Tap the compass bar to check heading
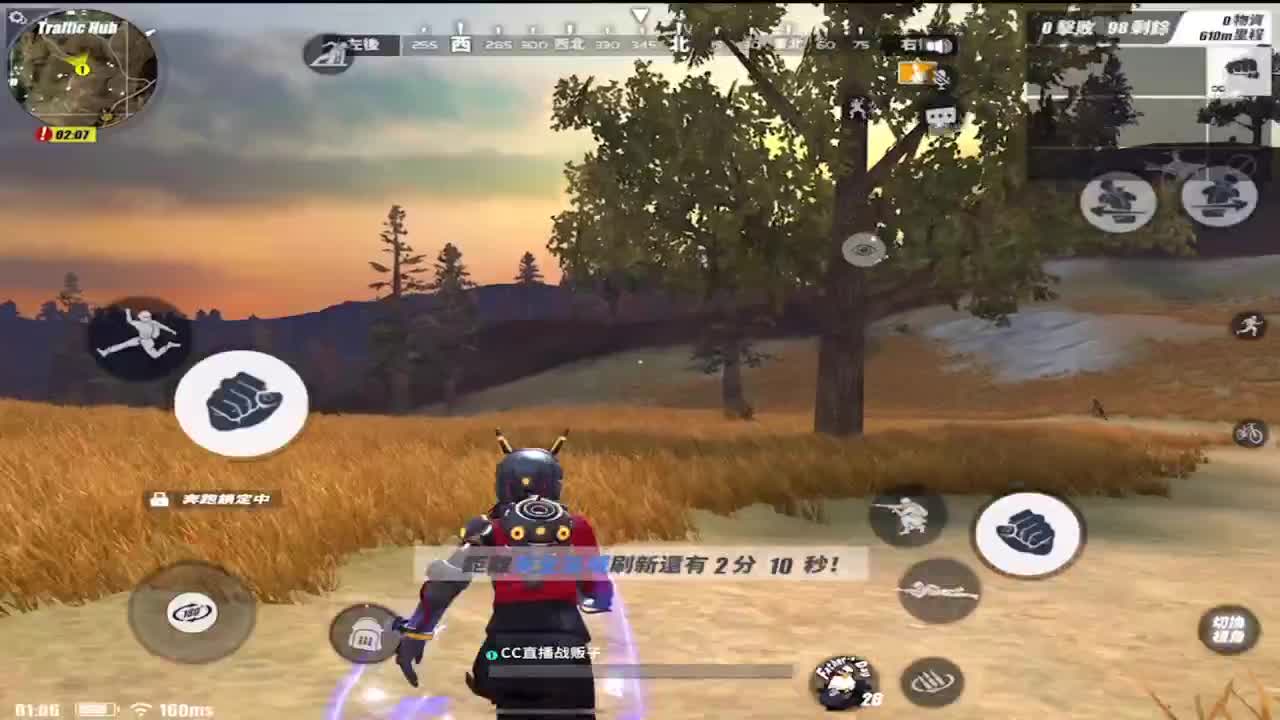 640,45
